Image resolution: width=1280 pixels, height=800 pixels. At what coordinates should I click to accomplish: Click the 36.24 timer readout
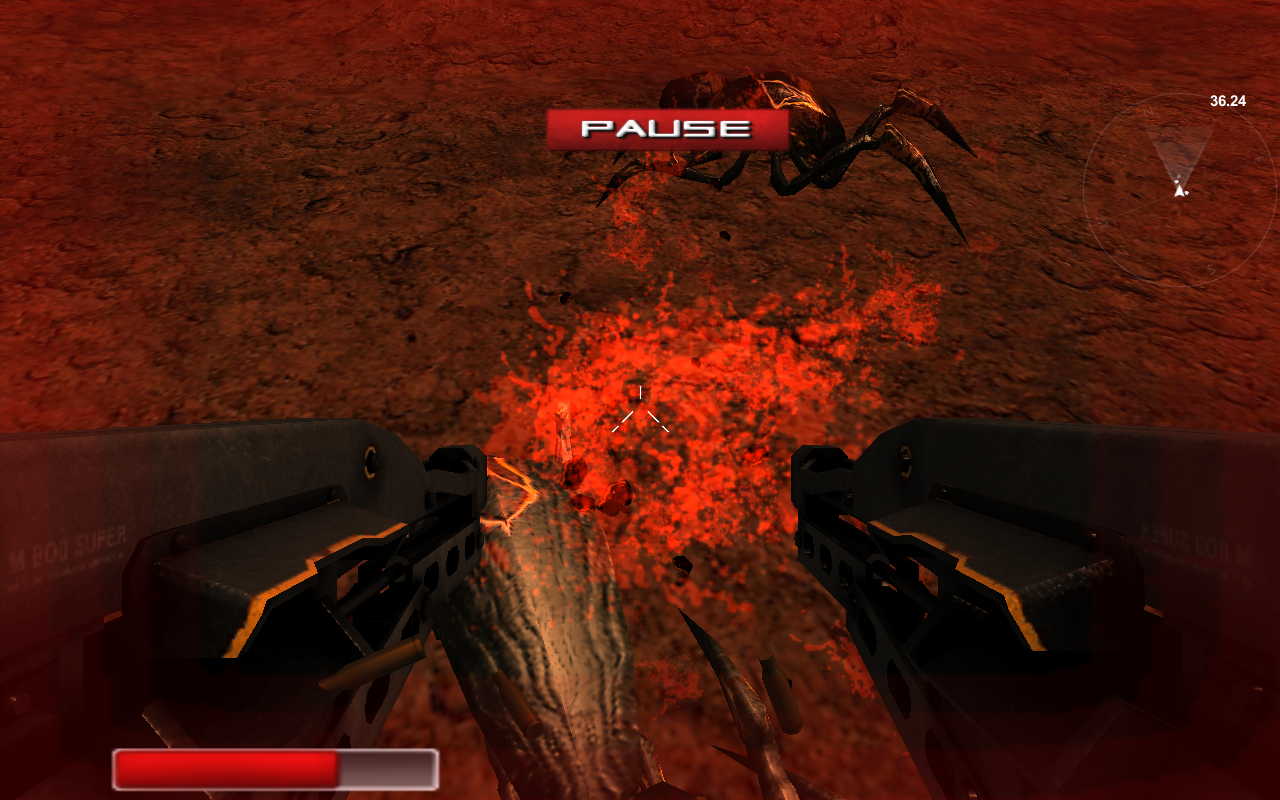(1227, 100)
